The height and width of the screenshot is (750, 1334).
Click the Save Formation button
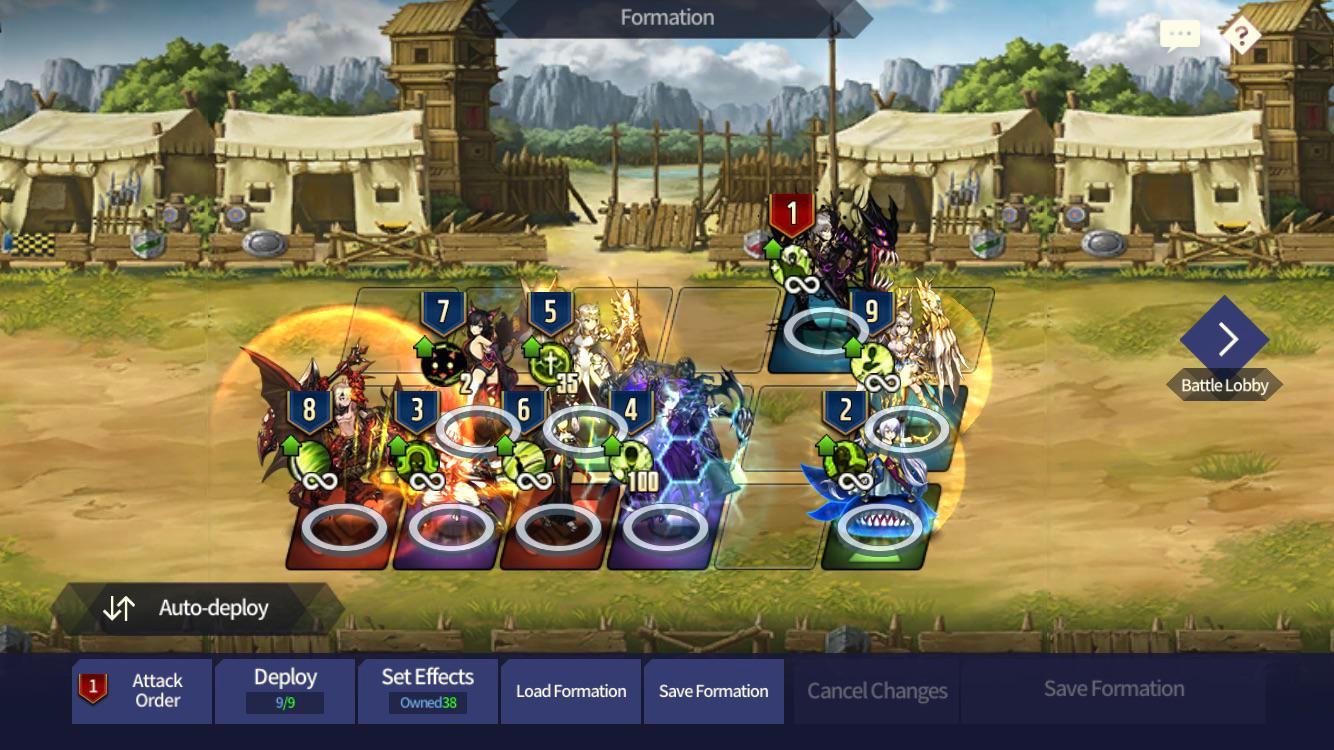click(714, 690)
